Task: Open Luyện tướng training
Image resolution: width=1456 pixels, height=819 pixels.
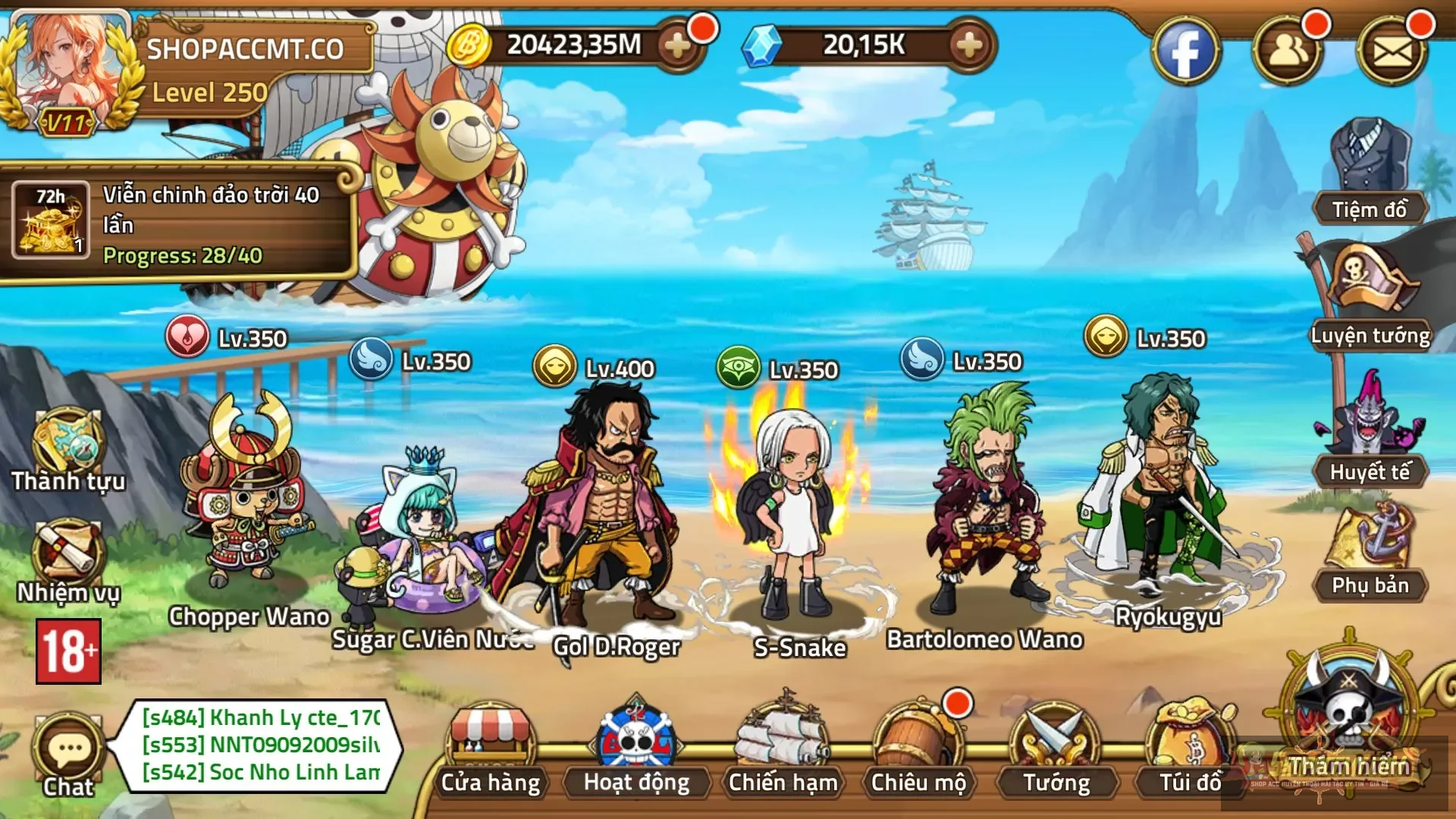Action: tap(1370, 296)
